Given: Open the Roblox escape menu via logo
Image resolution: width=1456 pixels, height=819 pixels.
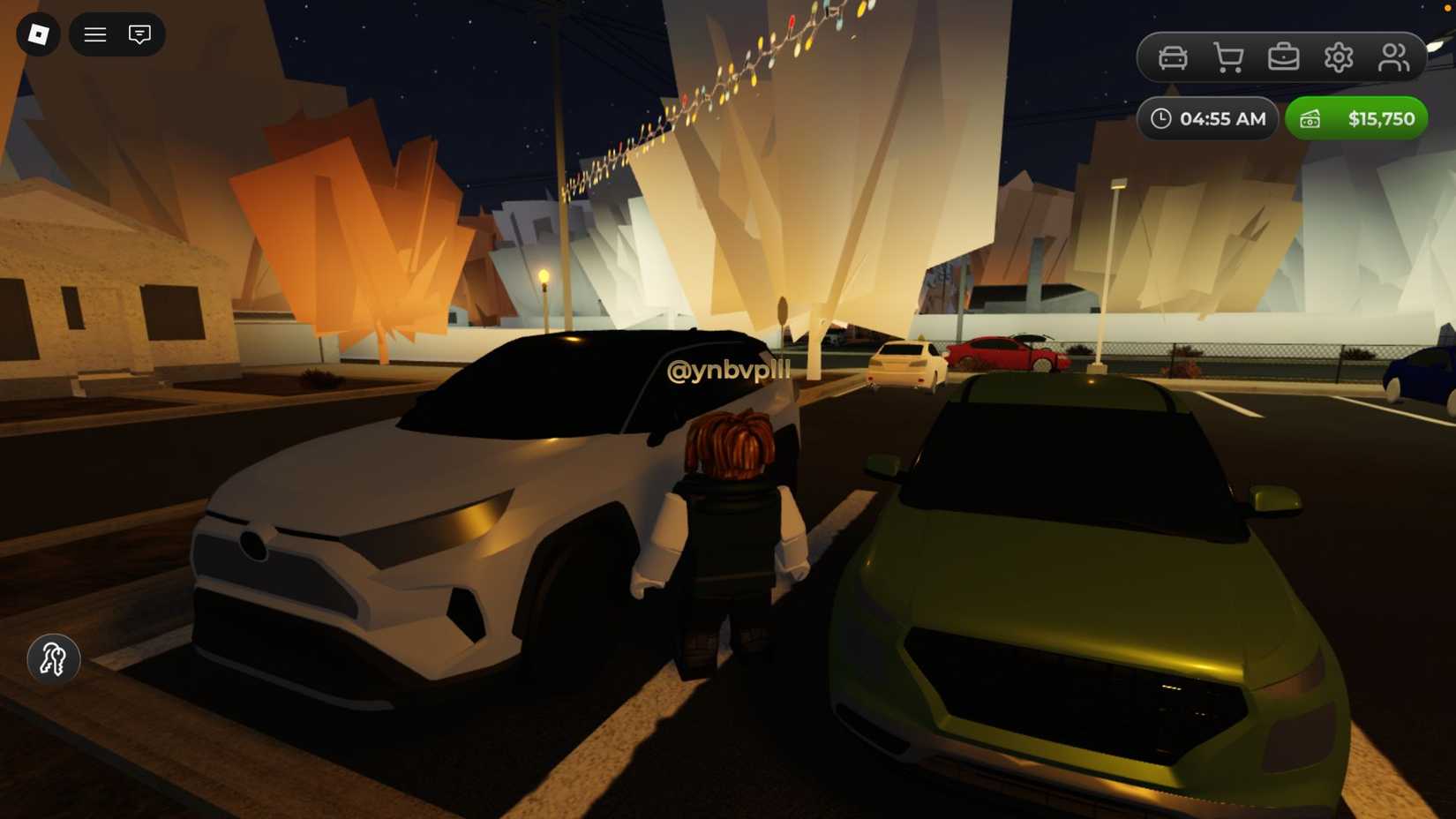Looking at the screenshot, I should pyautogui.click(x=37, y=34).
